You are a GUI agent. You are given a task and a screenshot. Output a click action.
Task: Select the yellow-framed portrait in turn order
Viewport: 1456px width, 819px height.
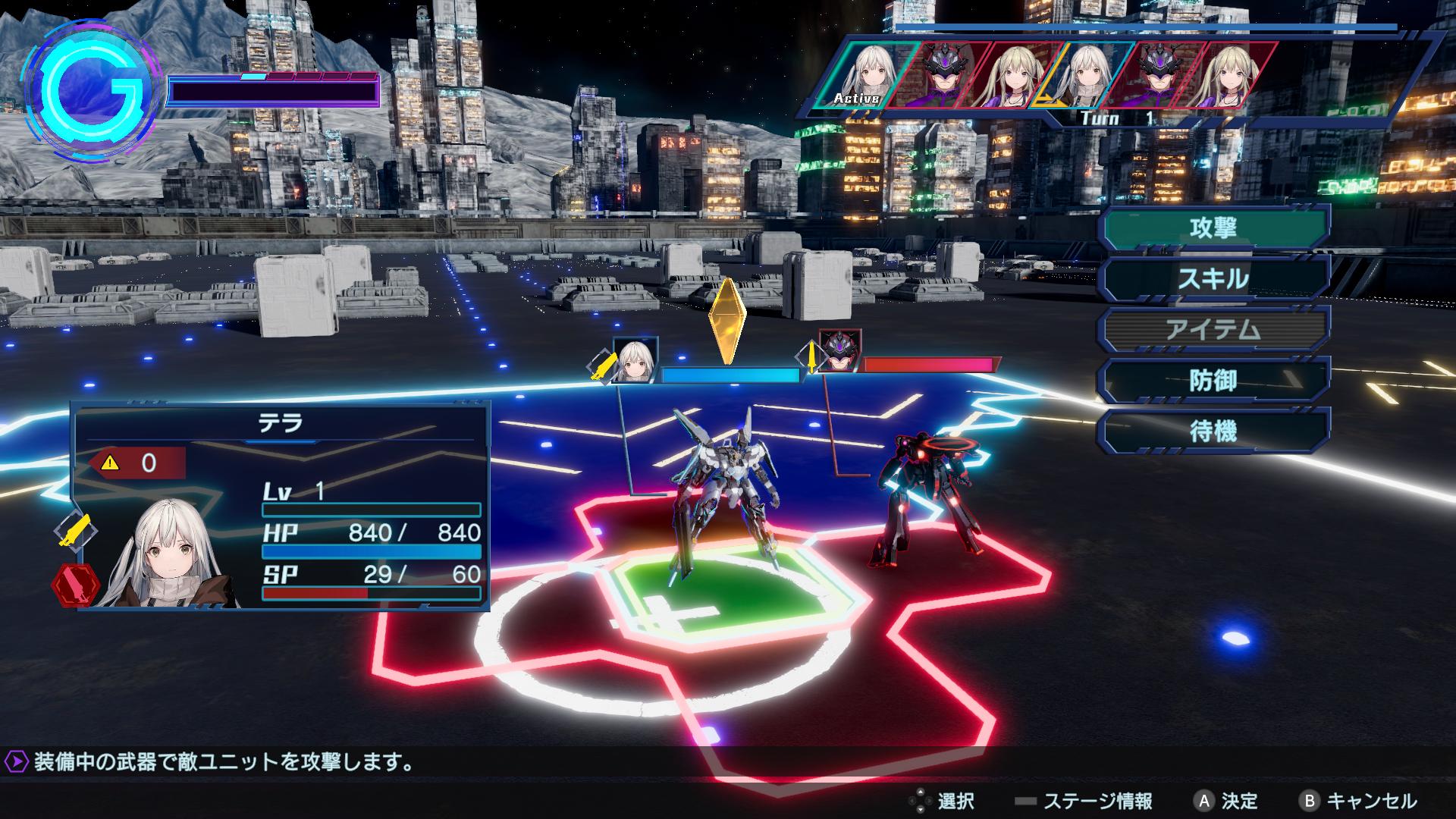[1090, 74]
